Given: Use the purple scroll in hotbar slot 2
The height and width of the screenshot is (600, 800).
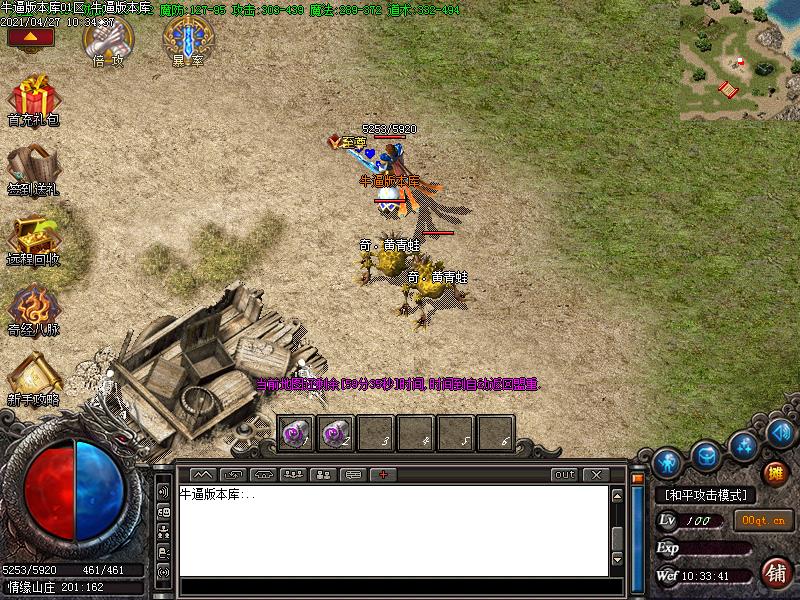Looking at the screenshot, I should point(336,433).
